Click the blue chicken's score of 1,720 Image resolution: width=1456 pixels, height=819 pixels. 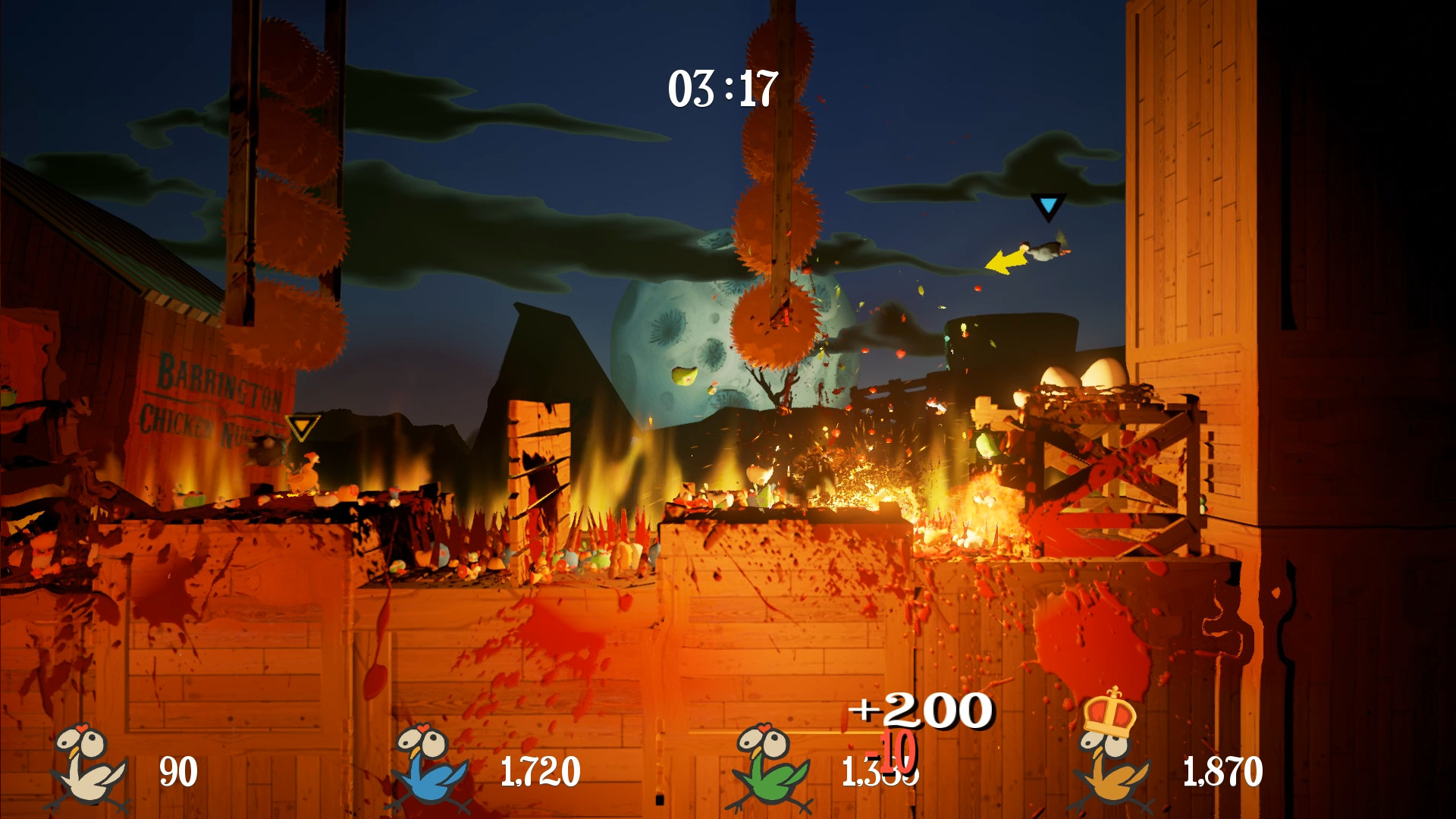(x=541, y=769)
